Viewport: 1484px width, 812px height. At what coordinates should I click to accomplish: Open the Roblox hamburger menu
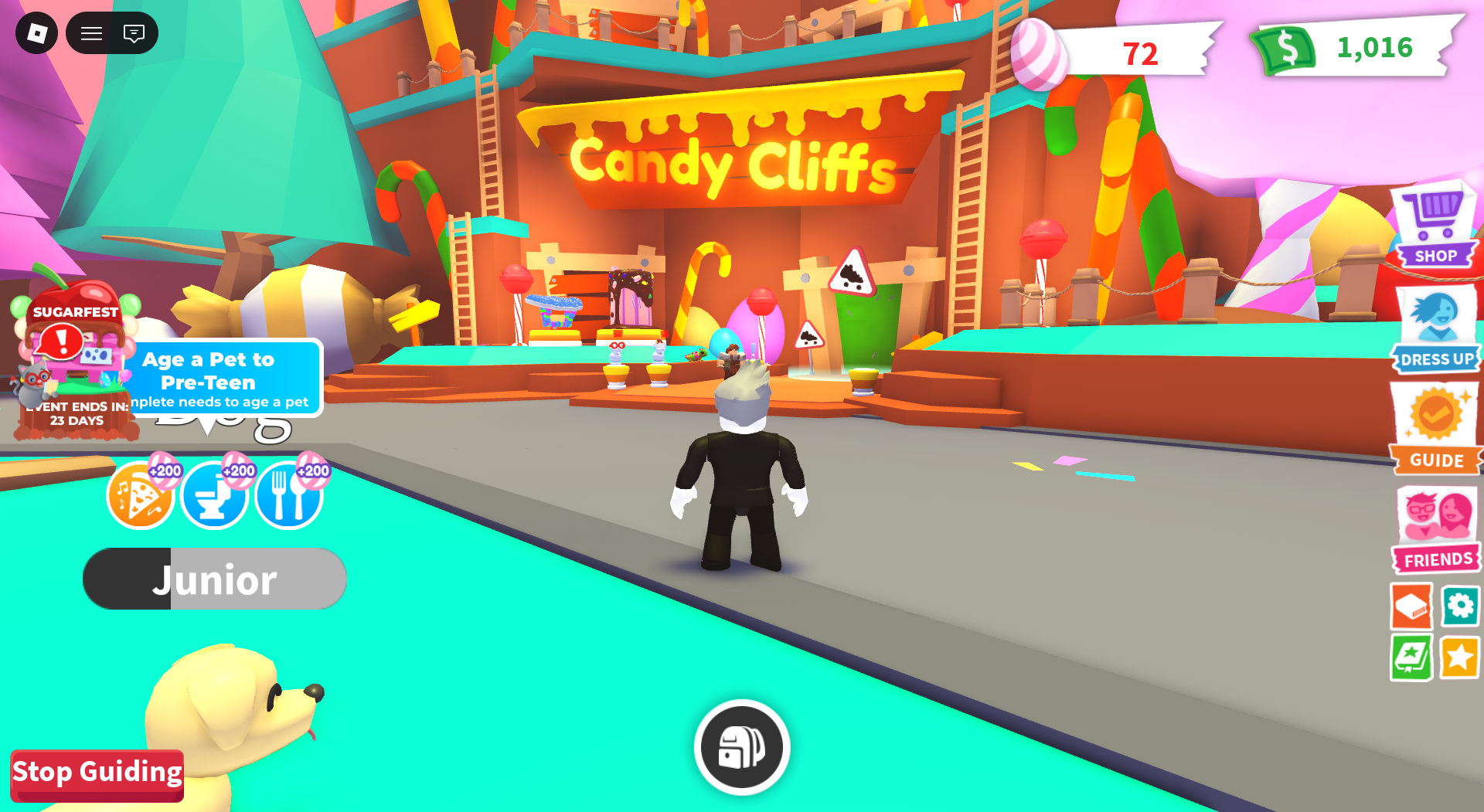(90, 33)
